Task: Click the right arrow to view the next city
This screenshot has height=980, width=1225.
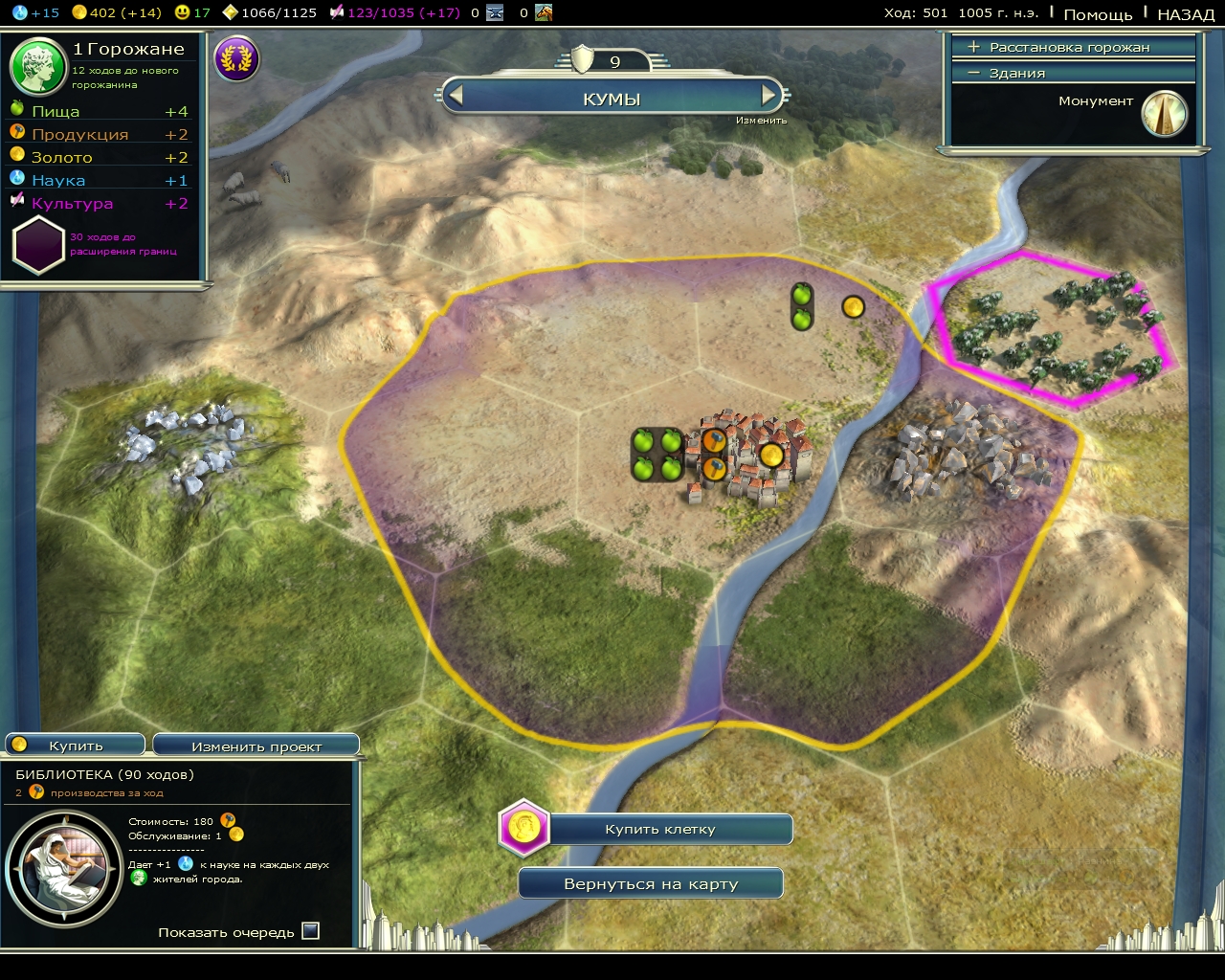Action: (767, 96)
